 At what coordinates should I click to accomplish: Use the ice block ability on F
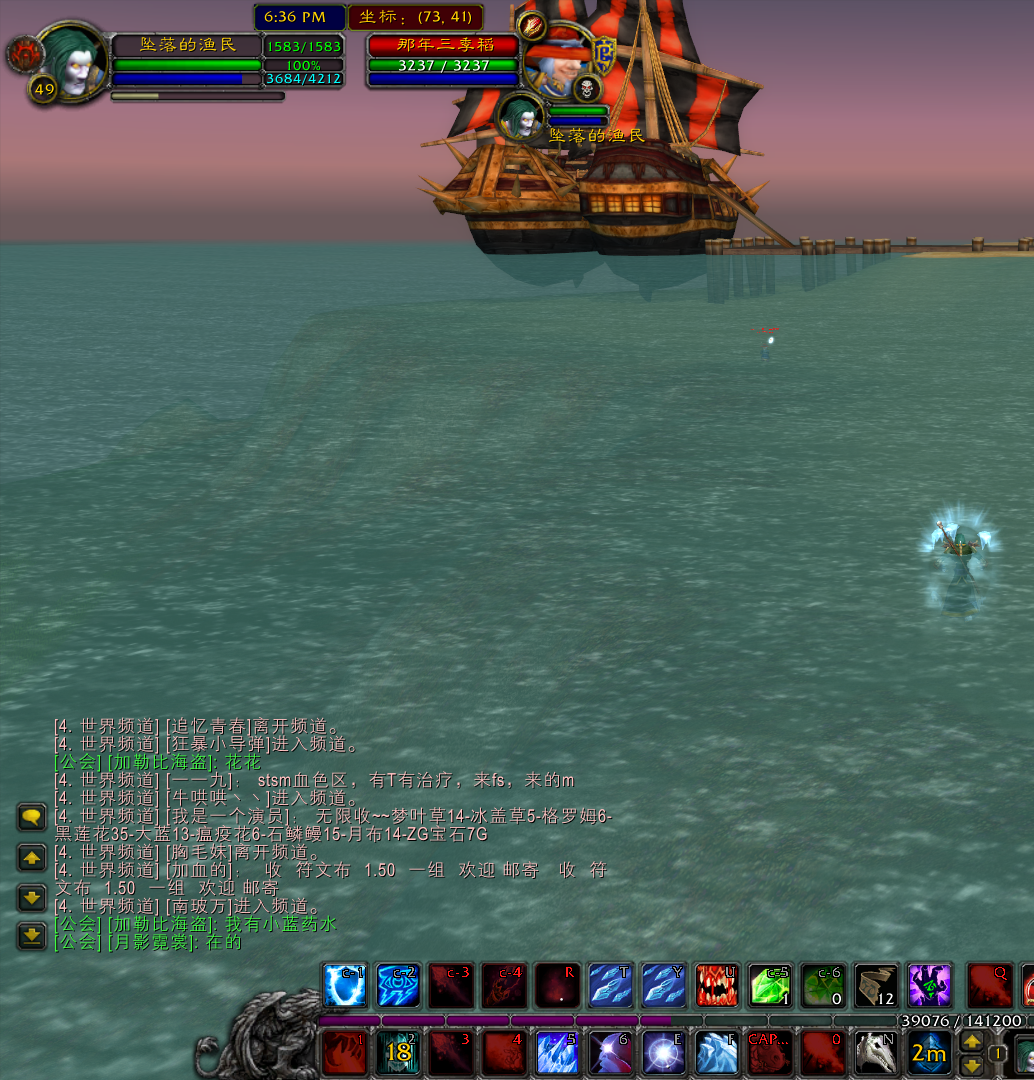717,1054
